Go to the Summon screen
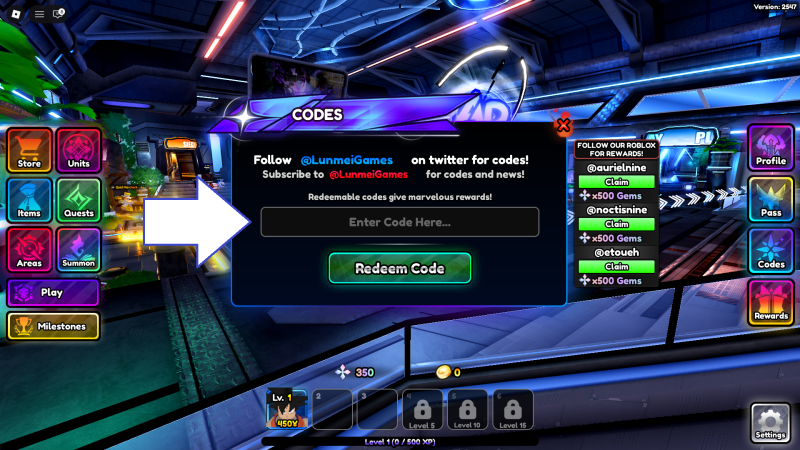Viewport: 800px width, 450px height. click(79, 249)
